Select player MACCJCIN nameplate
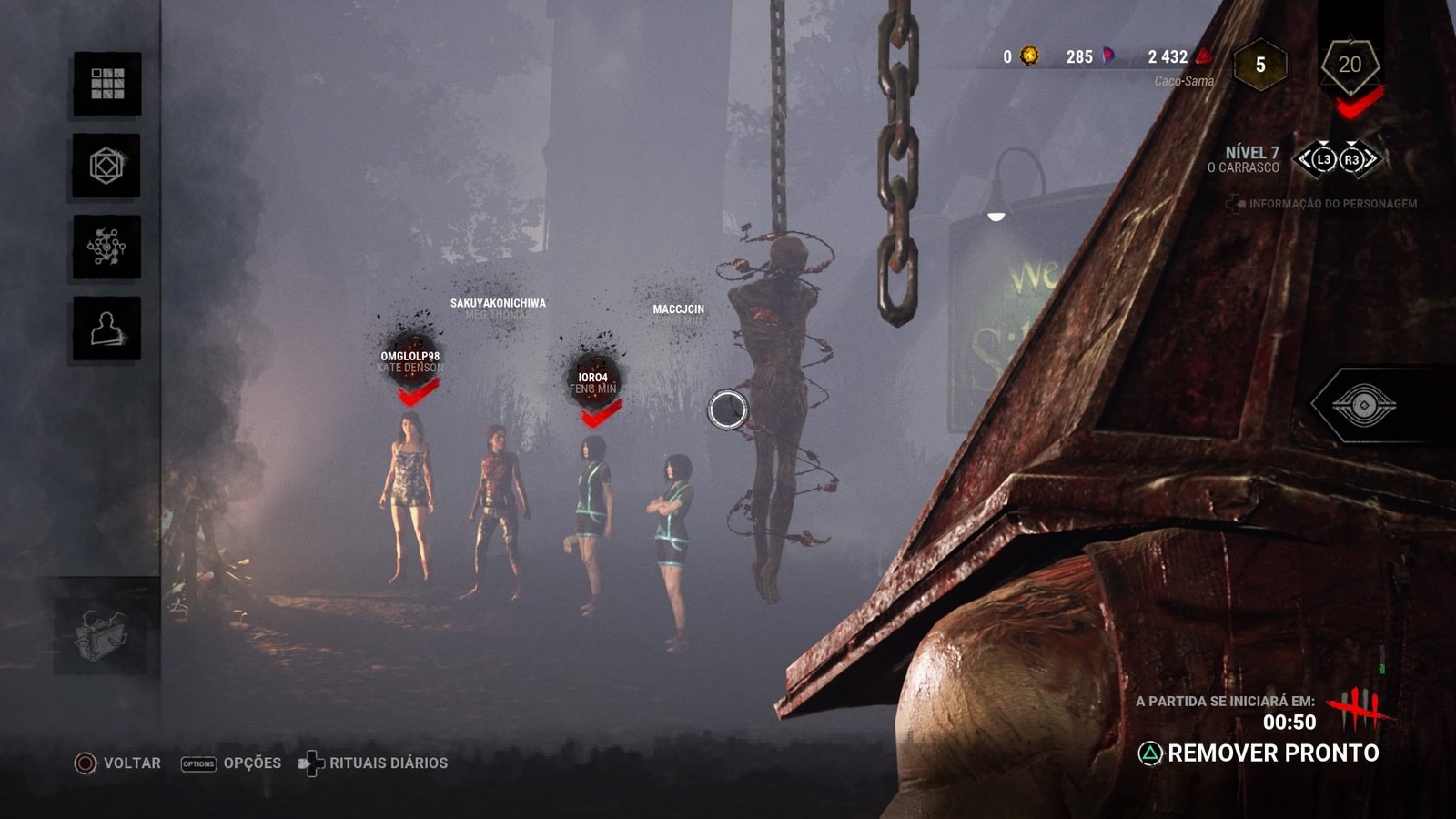This screenshot has height=819, width=1456. click(x=678, y=310)
